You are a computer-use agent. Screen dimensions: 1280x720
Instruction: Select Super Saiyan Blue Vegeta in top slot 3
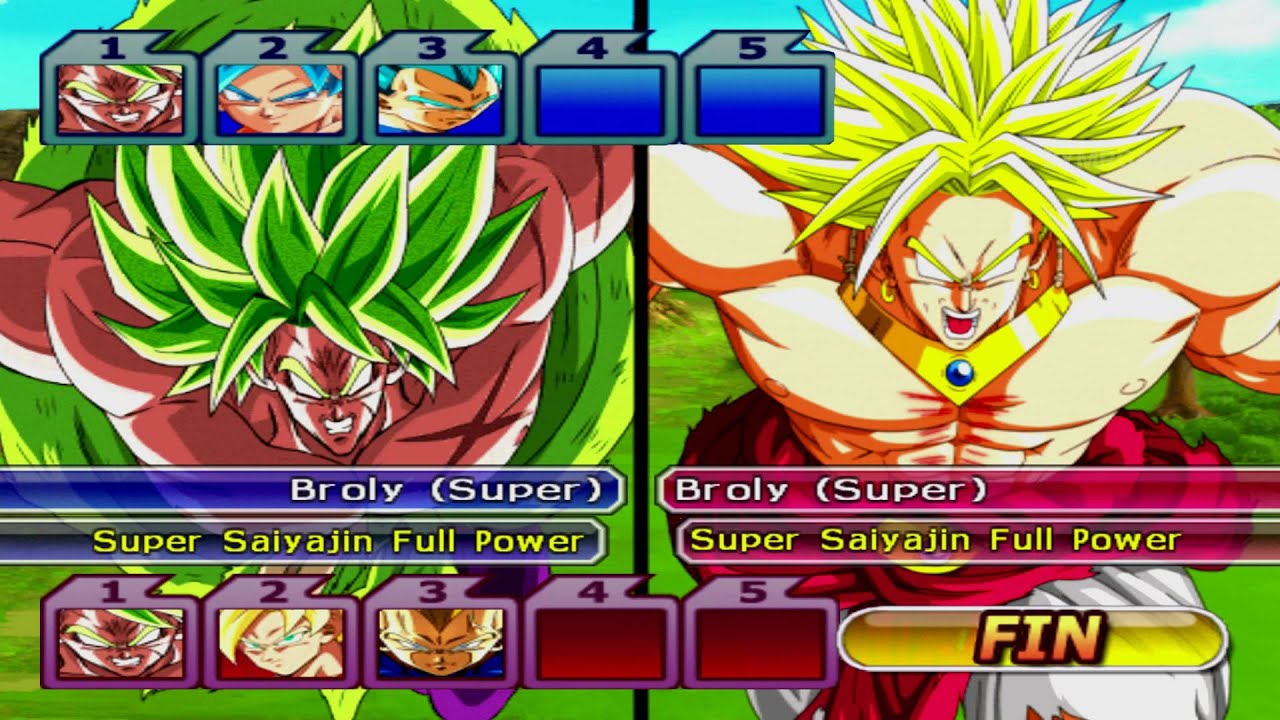[442, 100]
